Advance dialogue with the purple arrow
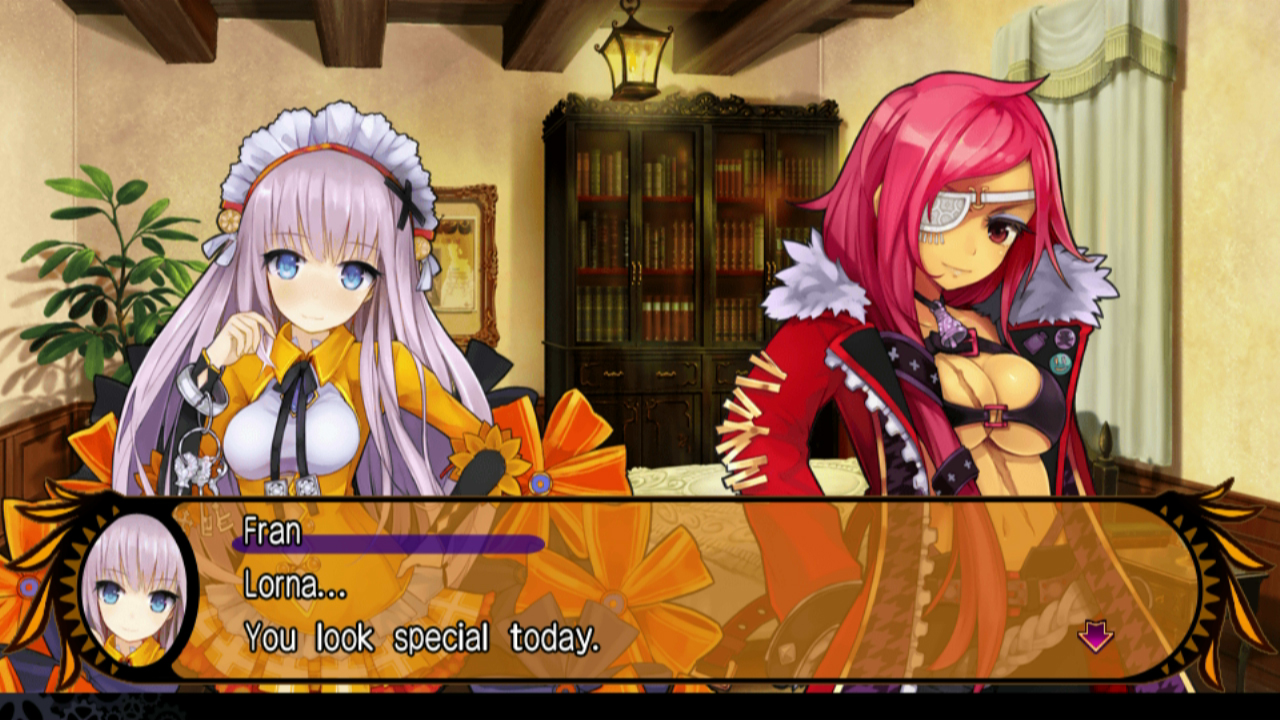The image size is (1280, 720). pyautogui.click(x=1095, y=636)
